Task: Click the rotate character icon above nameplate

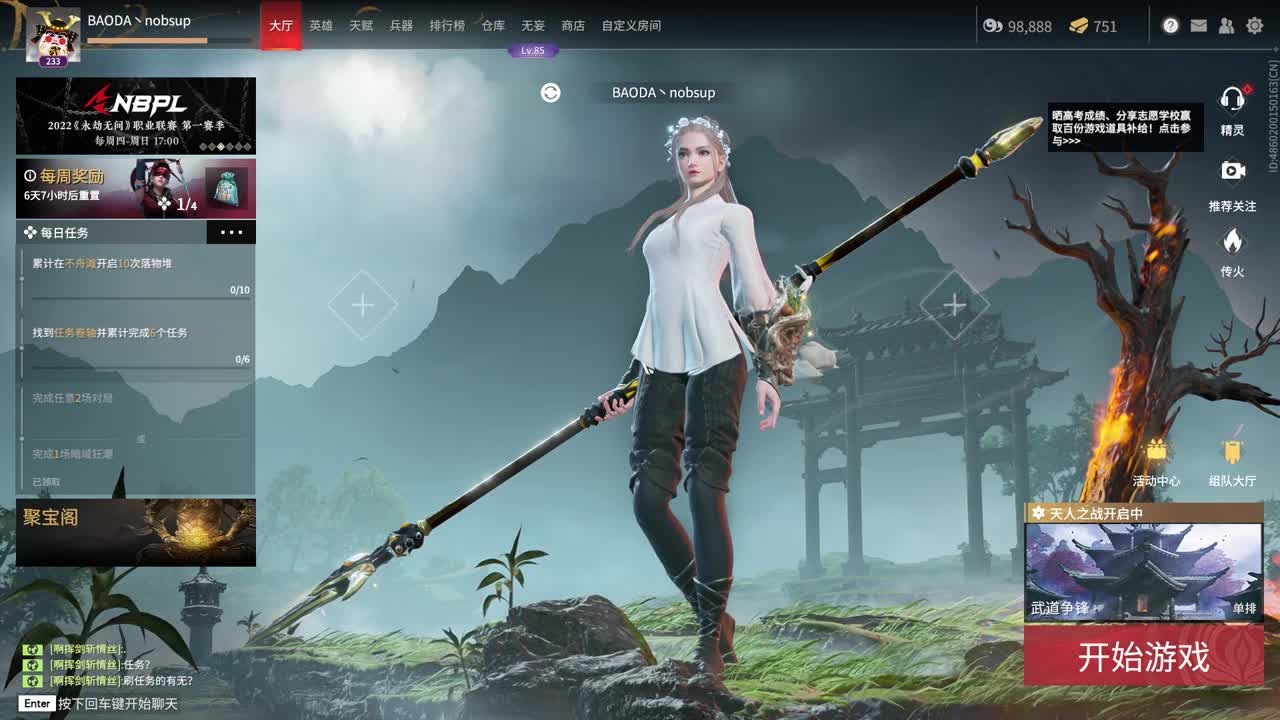Action: click(x=548, y=92)
